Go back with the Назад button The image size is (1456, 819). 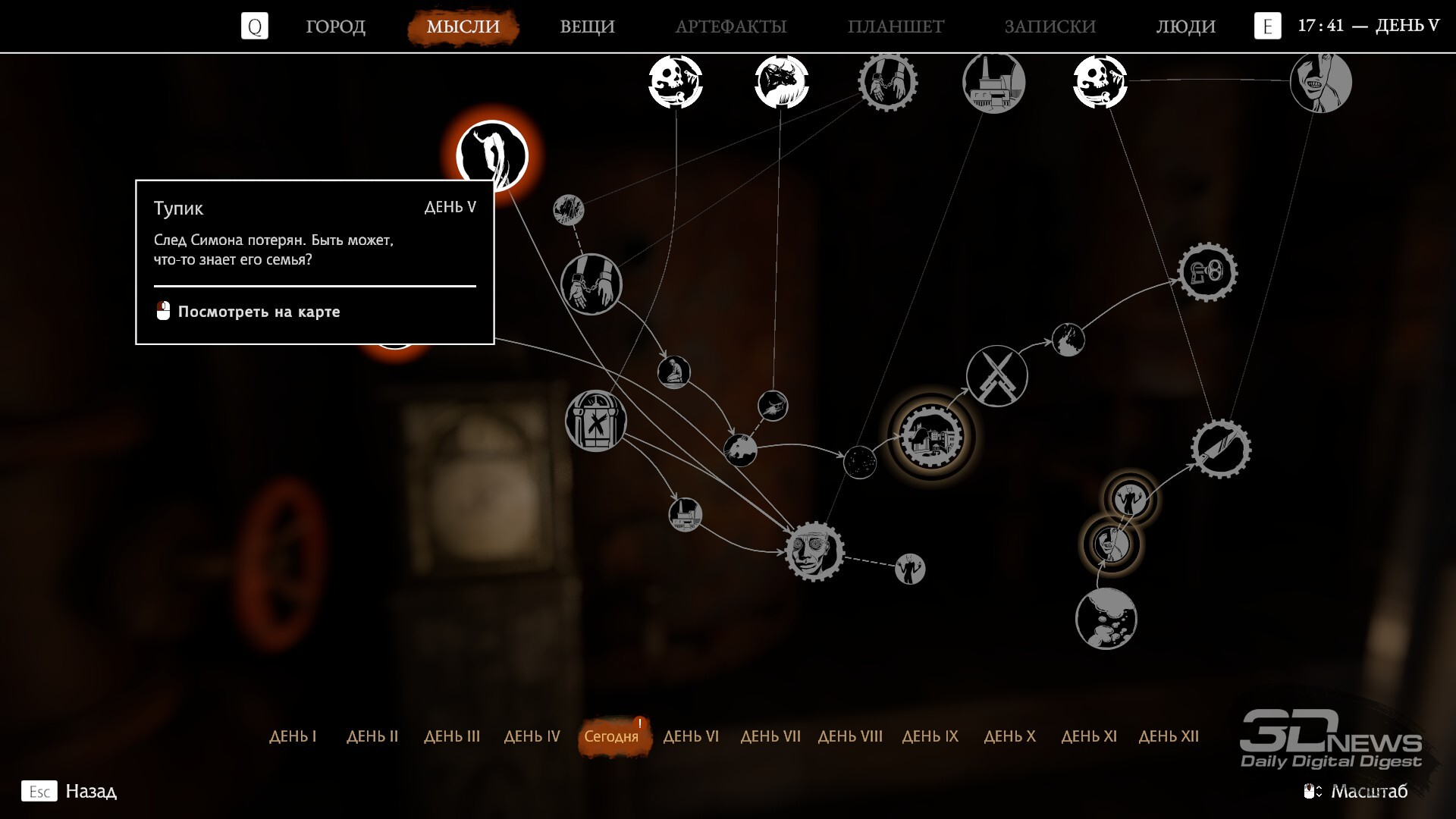tap(90, 791)
